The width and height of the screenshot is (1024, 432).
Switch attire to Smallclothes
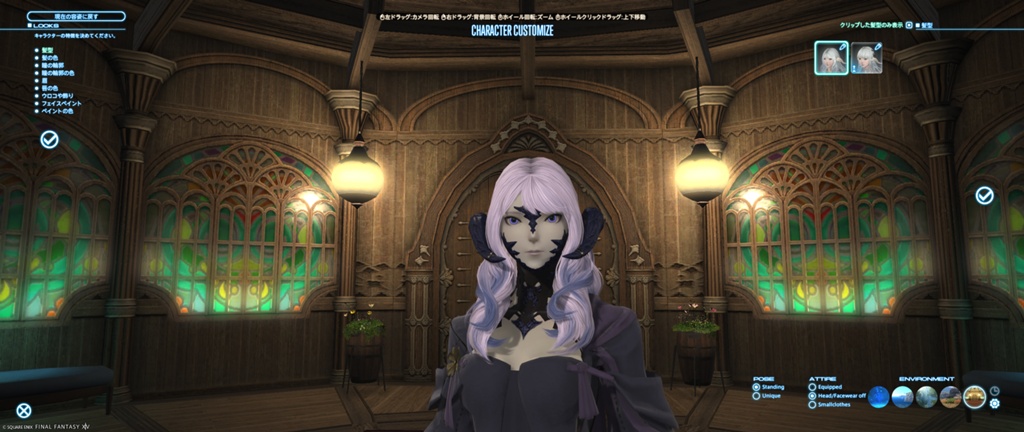[x=811, y=406]
